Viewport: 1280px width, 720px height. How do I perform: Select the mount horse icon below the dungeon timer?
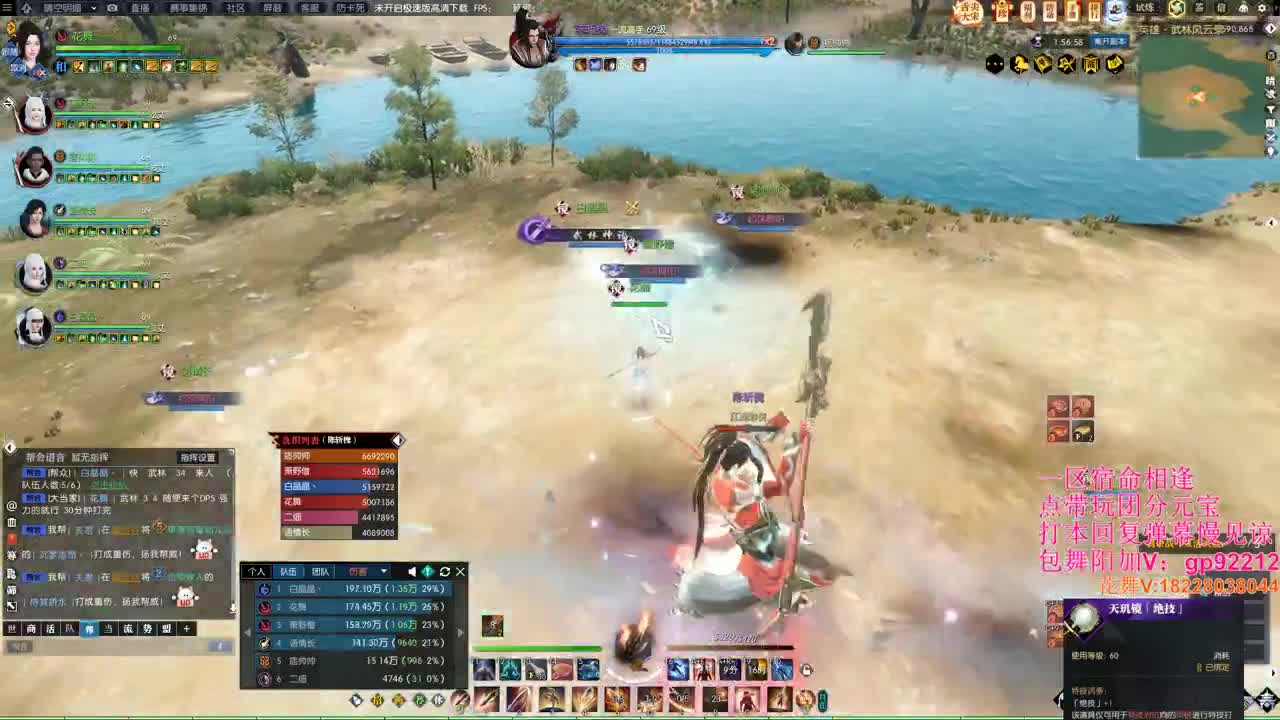[1020, 62]
